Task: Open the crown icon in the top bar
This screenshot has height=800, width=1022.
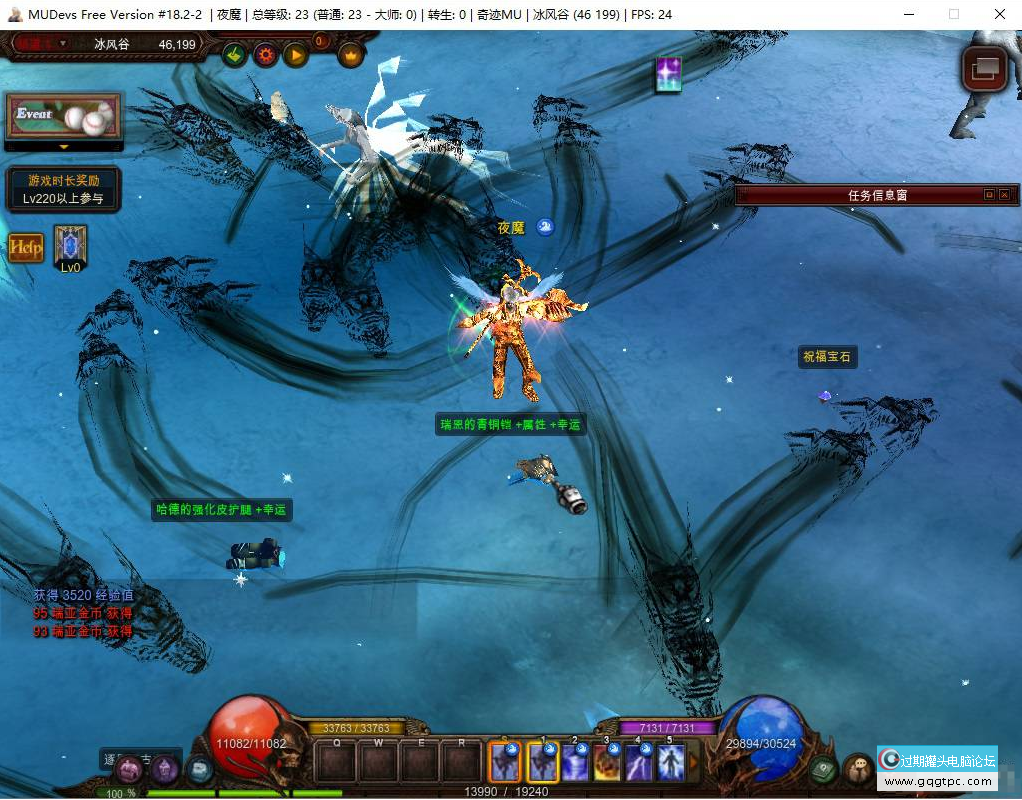Action: pos(350,55)
